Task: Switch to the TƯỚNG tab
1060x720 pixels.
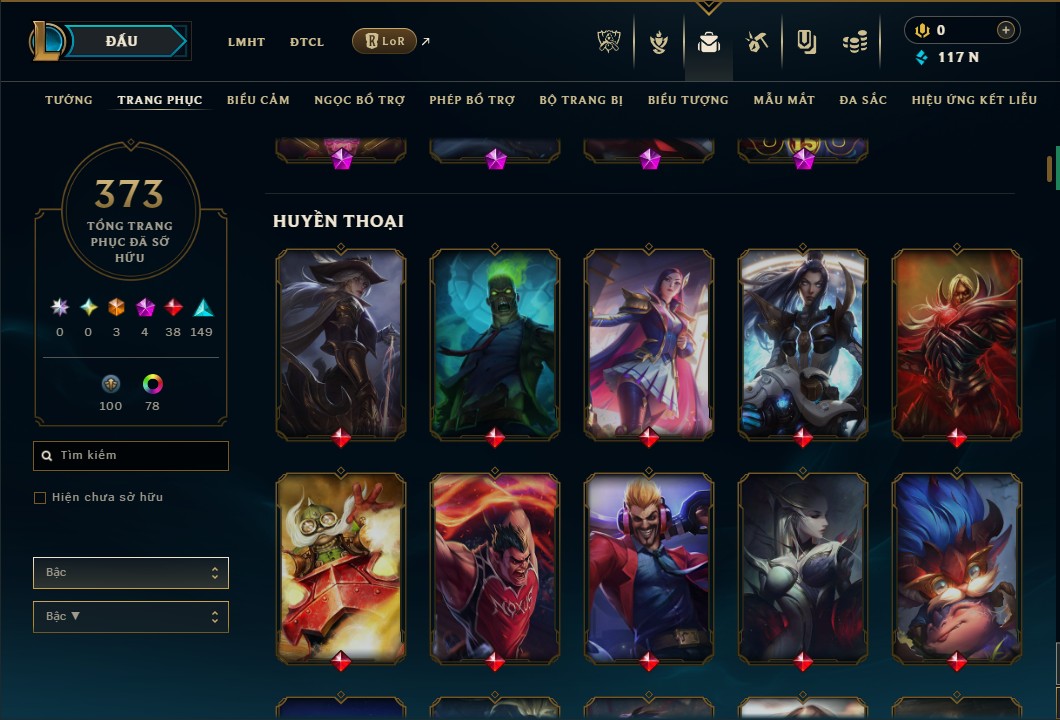Action: (x=69, y=100)
